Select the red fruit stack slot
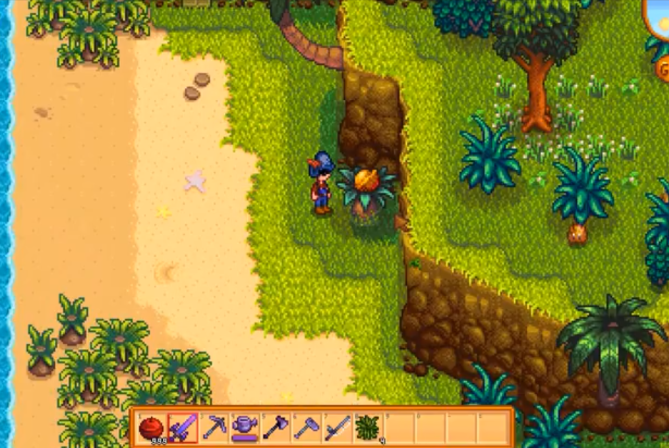The width and height of the screenshot is (669, 448). point(152,427)
